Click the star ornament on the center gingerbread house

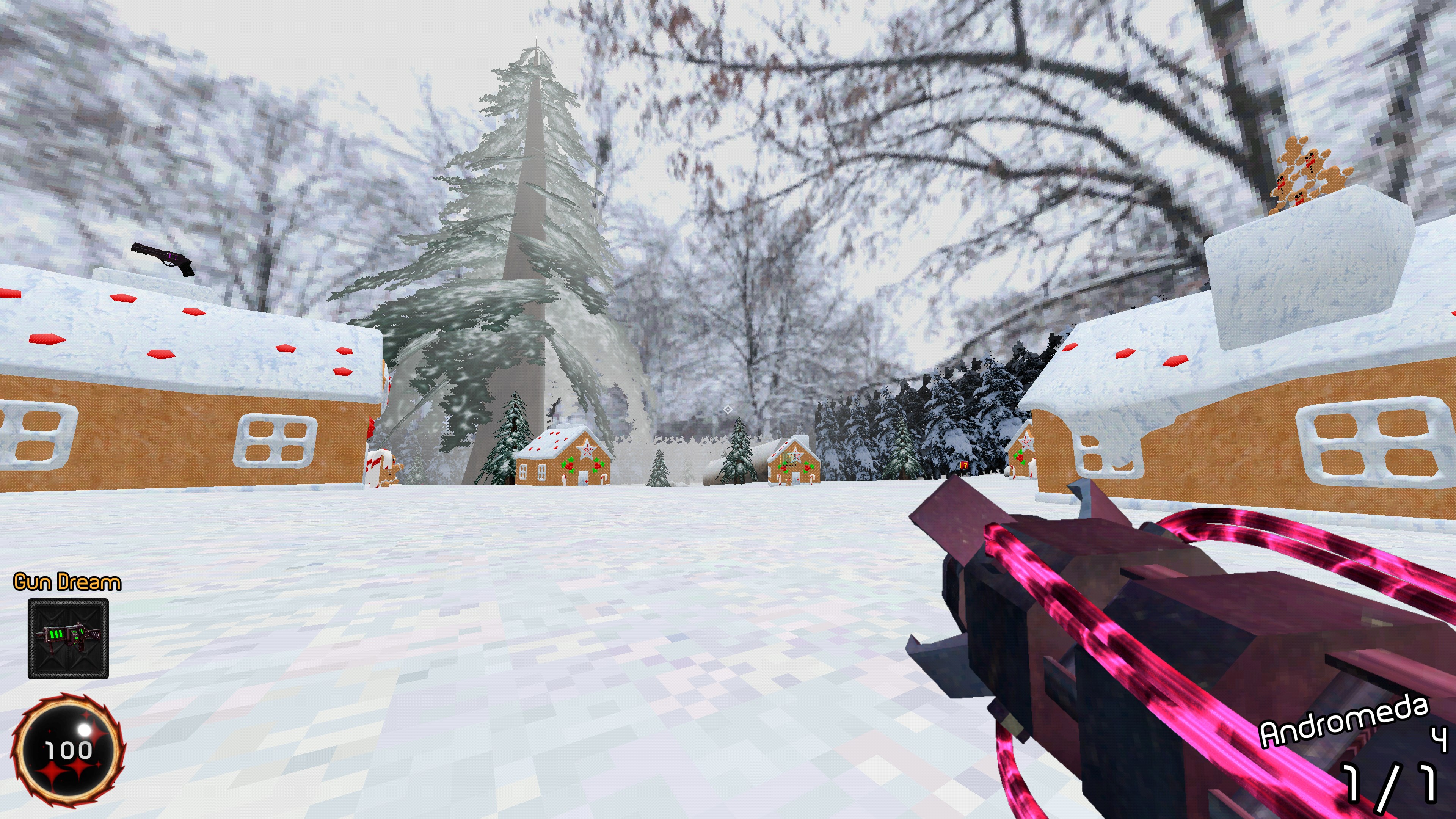(x=586, y=450)
